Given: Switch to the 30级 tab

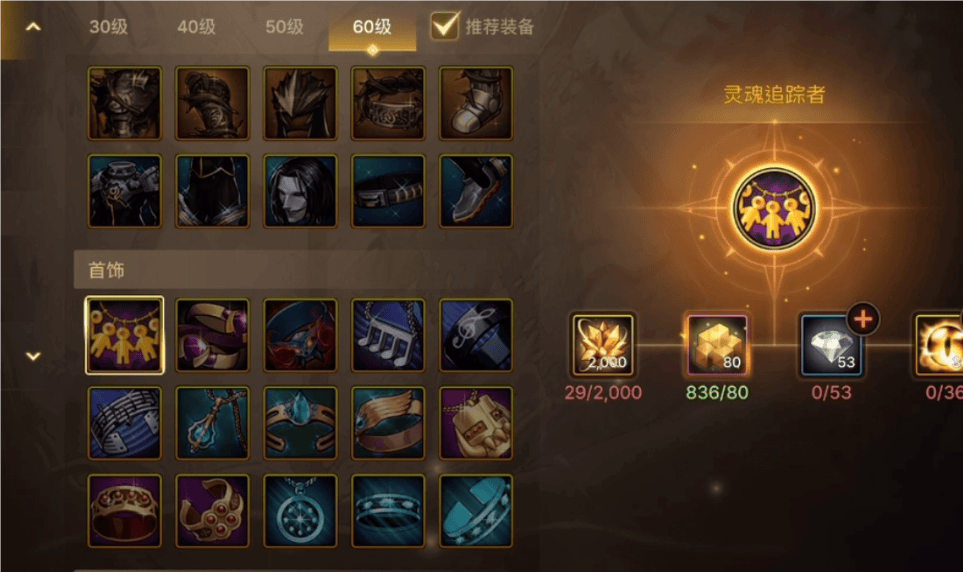Looking at the screenshot, I should (x=108, y=27).
